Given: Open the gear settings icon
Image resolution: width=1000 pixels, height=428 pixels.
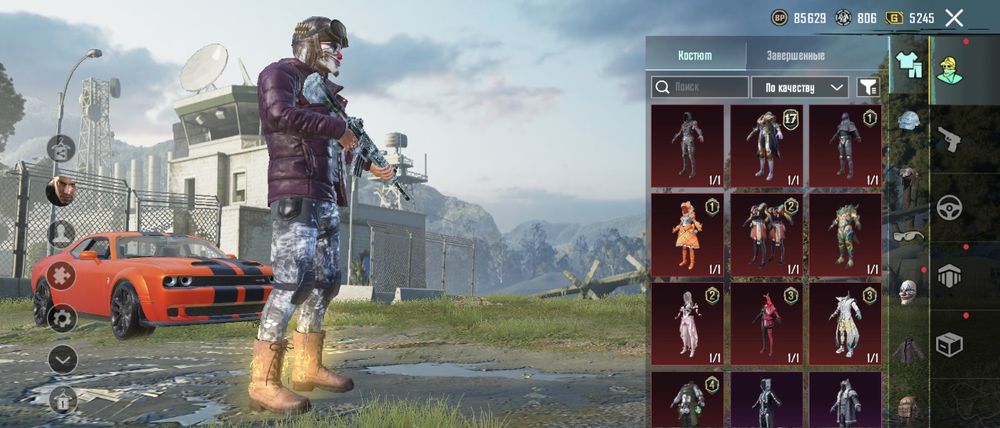Looking at the screenshot, I should click(62, 318).
